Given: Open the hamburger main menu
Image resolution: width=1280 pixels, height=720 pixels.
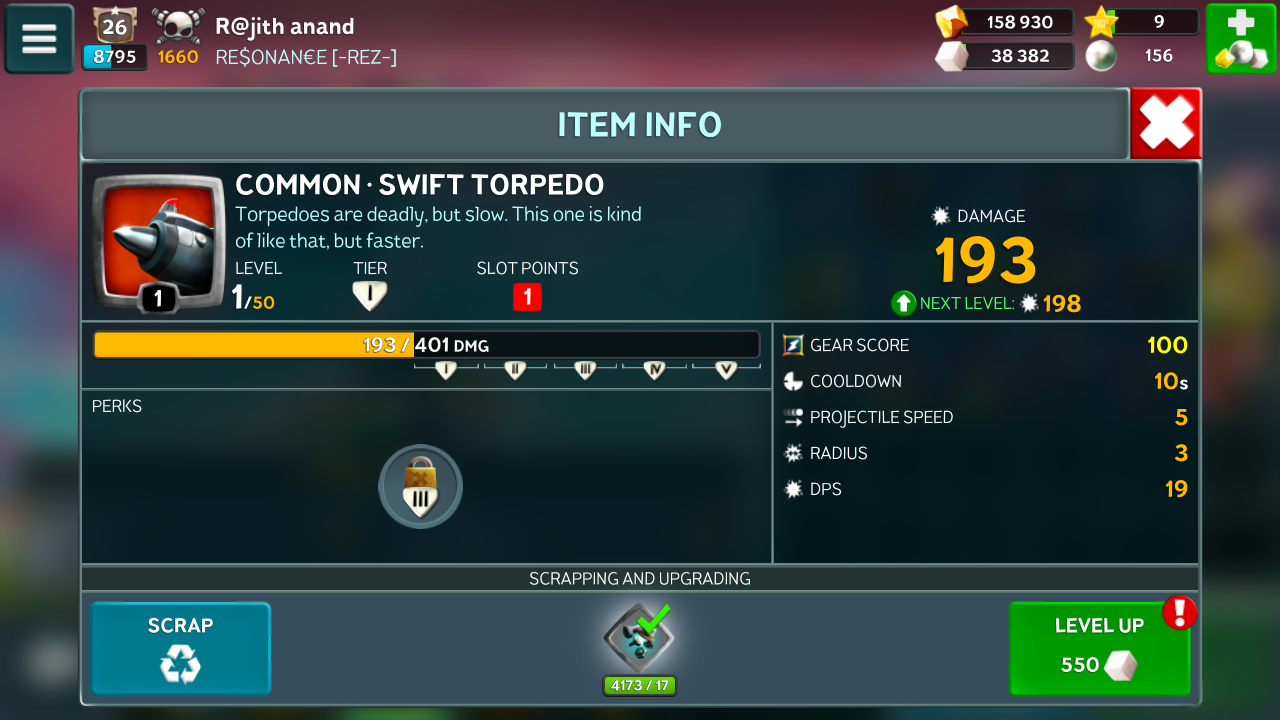Looking at the screenshot, I should (x=39, y=39).
